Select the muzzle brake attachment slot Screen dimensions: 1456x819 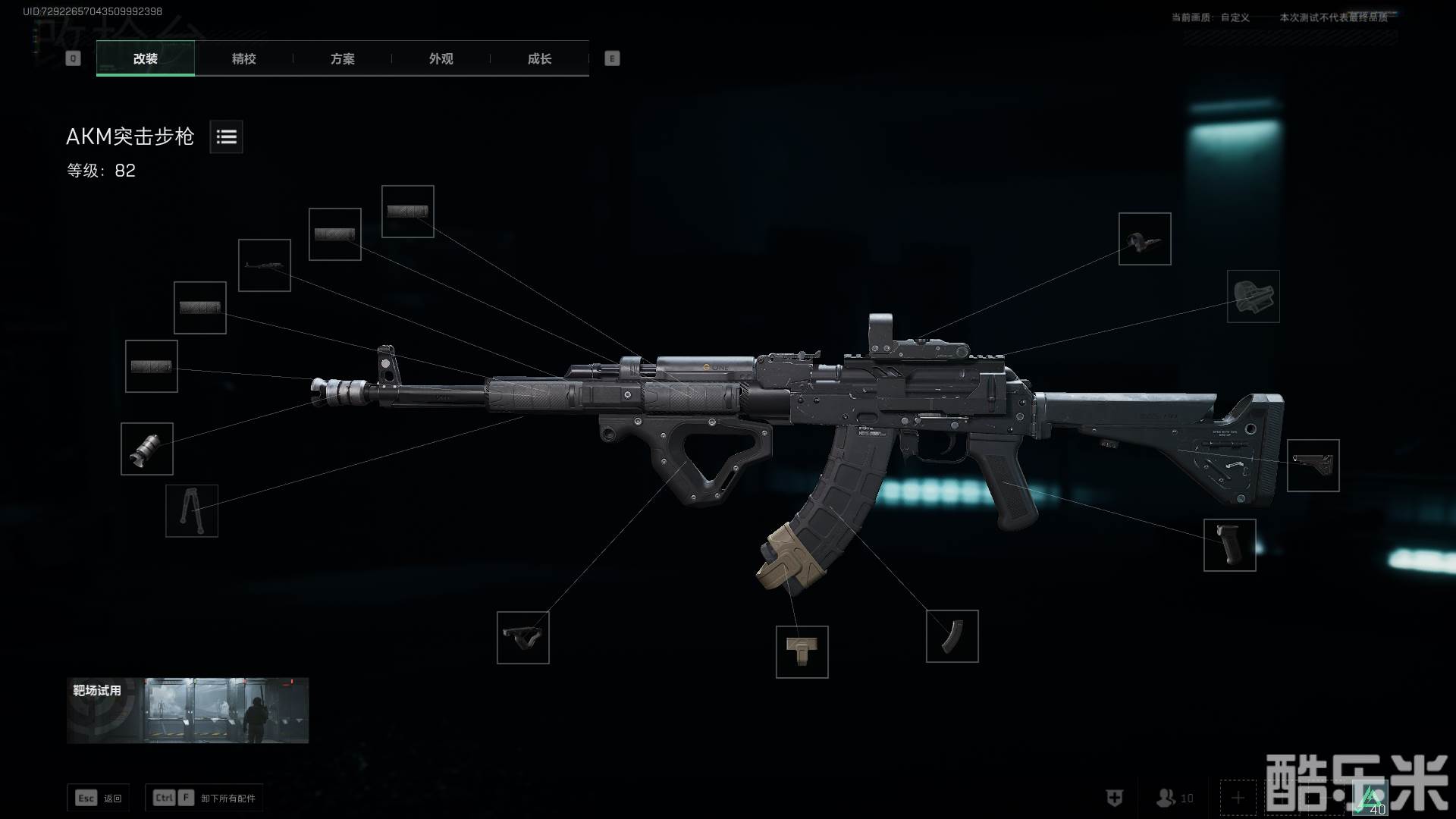tap(147, 449)
